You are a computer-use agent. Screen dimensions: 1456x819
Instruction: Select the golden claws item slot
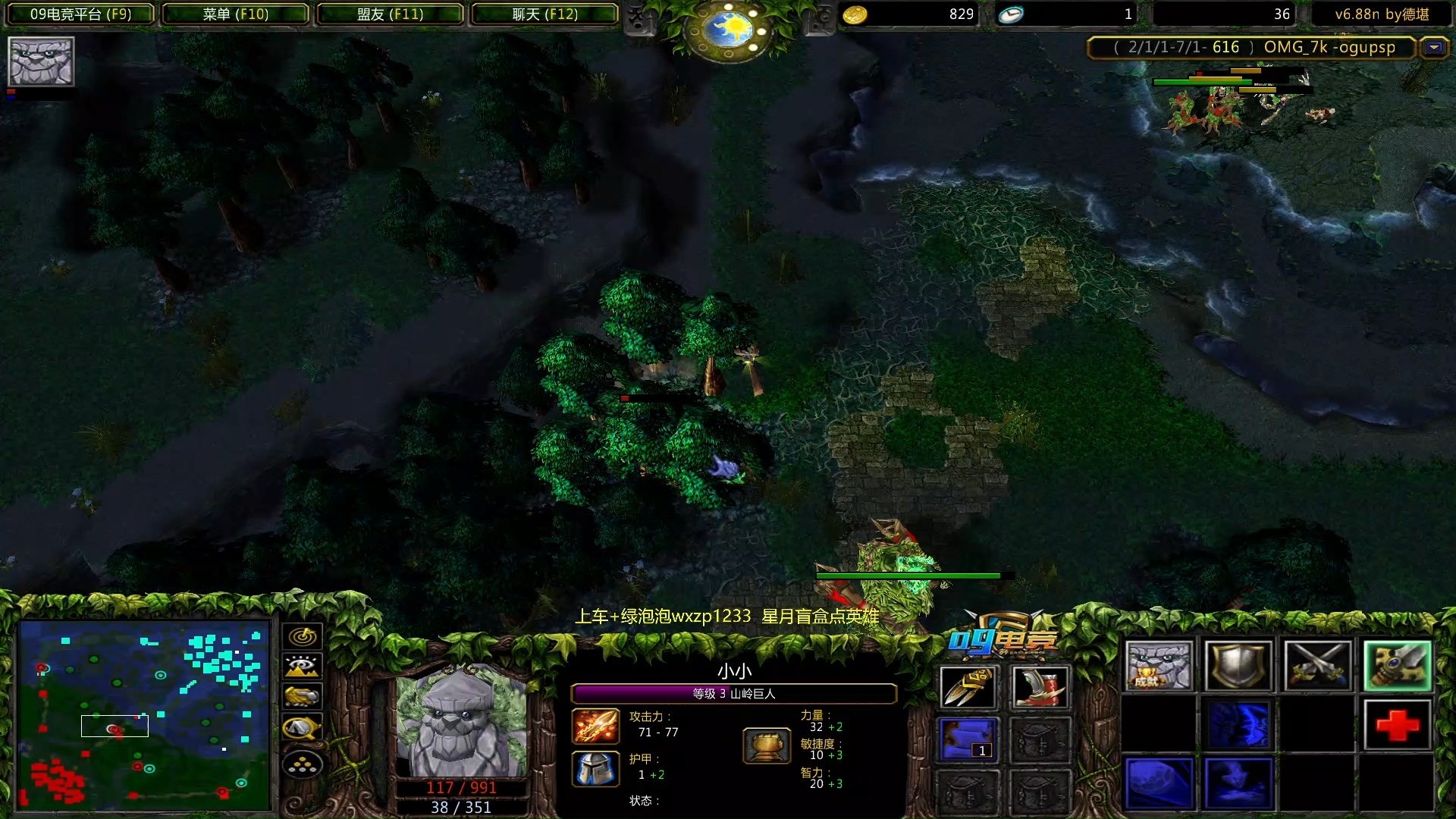(968, 687)
